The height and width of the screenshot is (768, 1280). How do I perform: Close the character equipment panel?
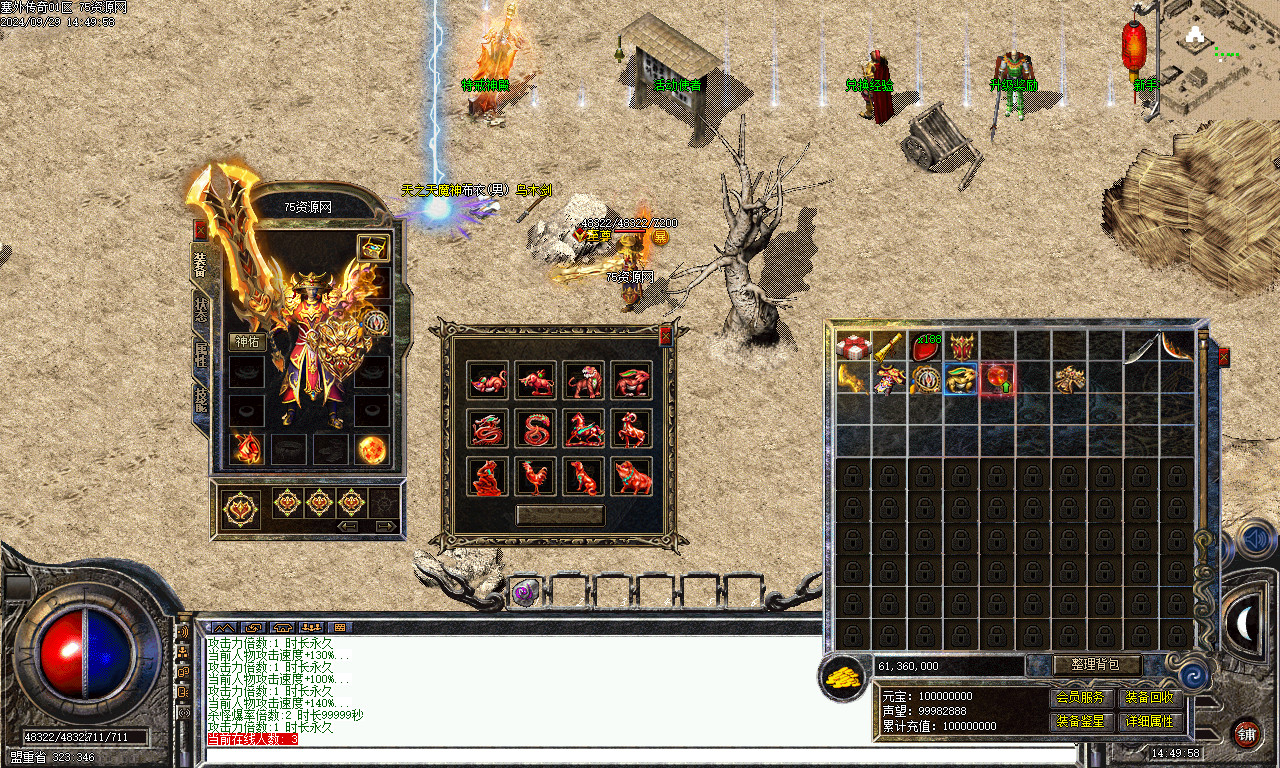[x=200, y=229]
